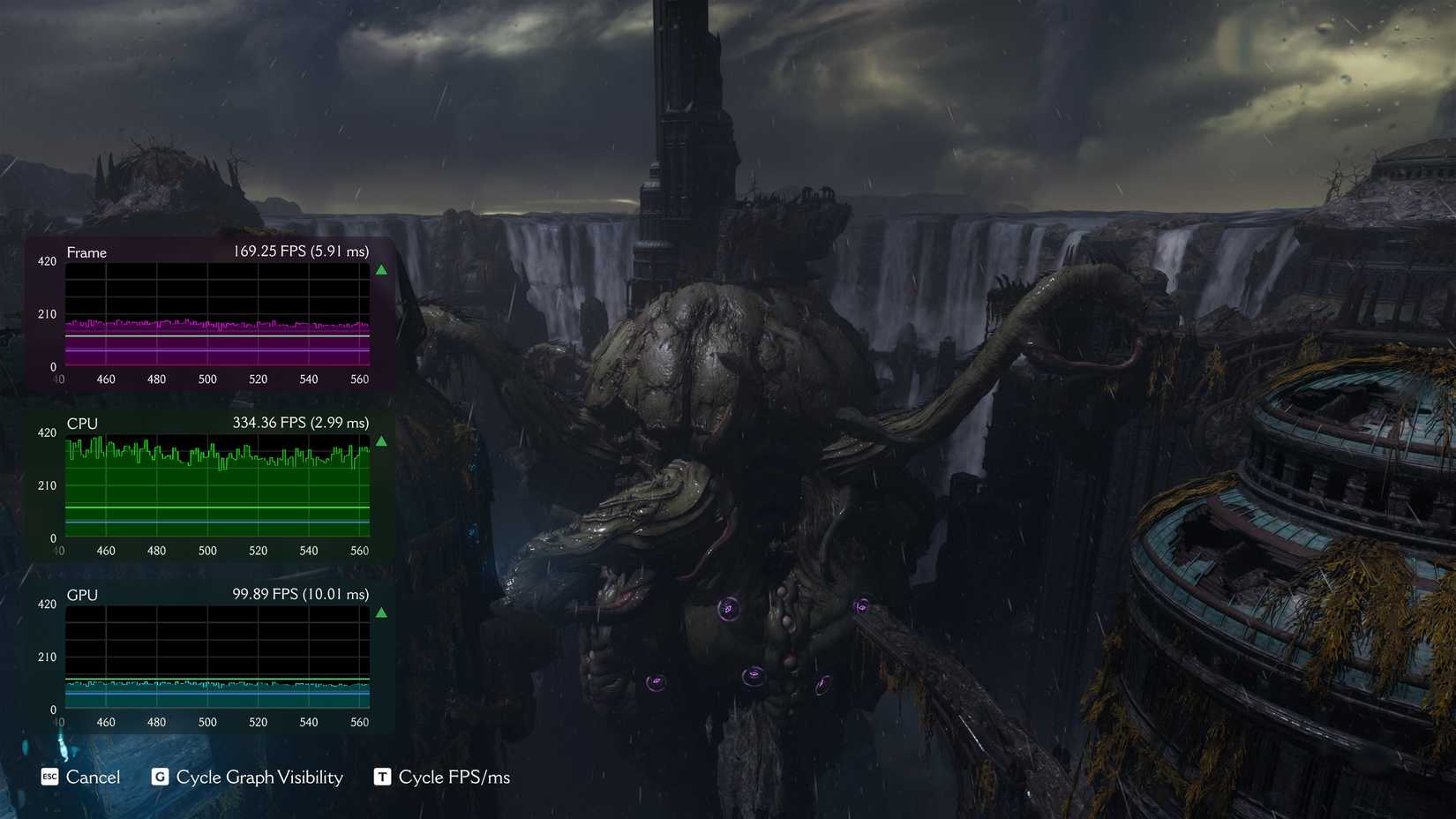Viewport: 1456px width, 819px height.
Task: Click the ESC key icon beside Cancel
Action: pos(50,778)
